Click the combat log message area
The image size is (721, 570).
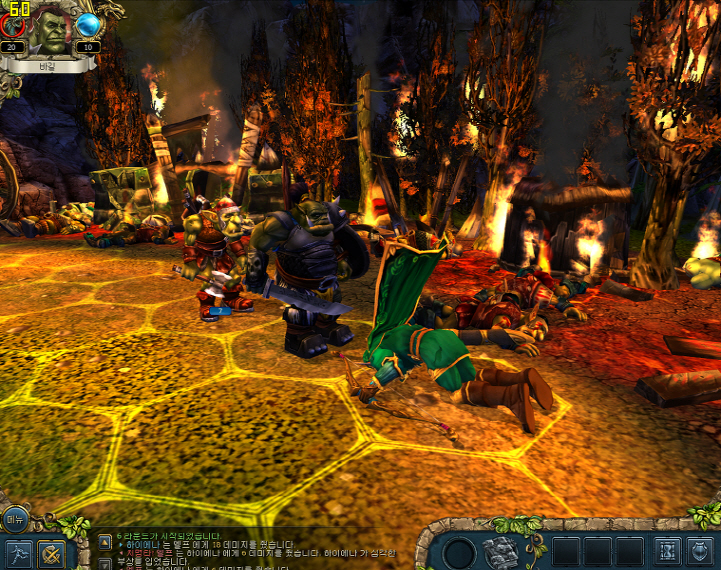coord(250,548)
